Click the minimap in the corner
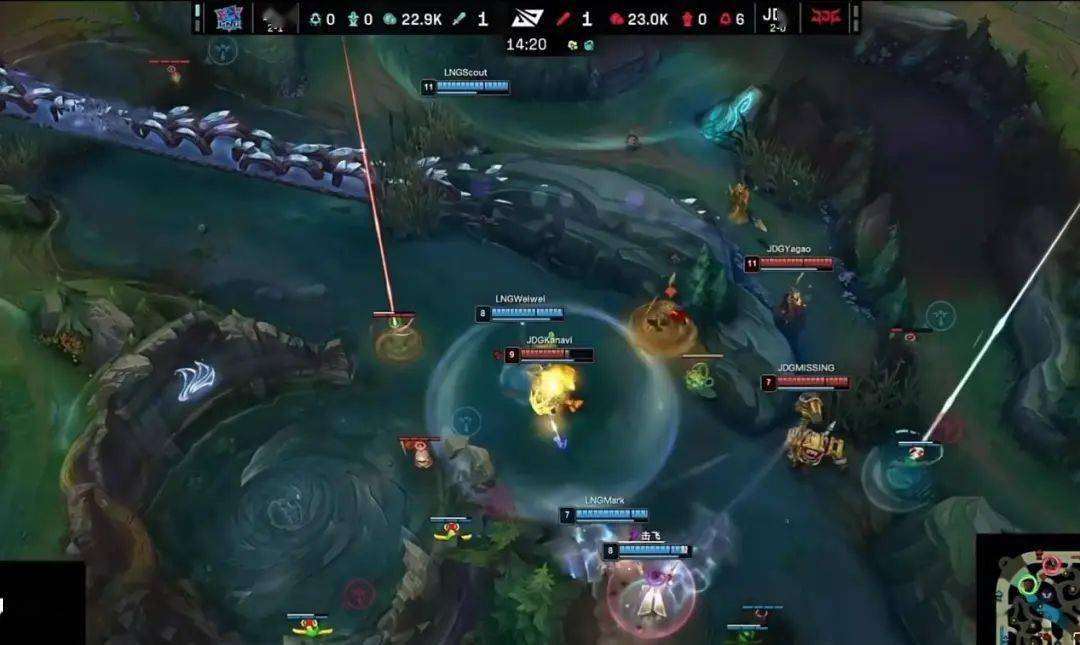Viewport: 1080px width, 645px height. click(x=1029, y=592)
